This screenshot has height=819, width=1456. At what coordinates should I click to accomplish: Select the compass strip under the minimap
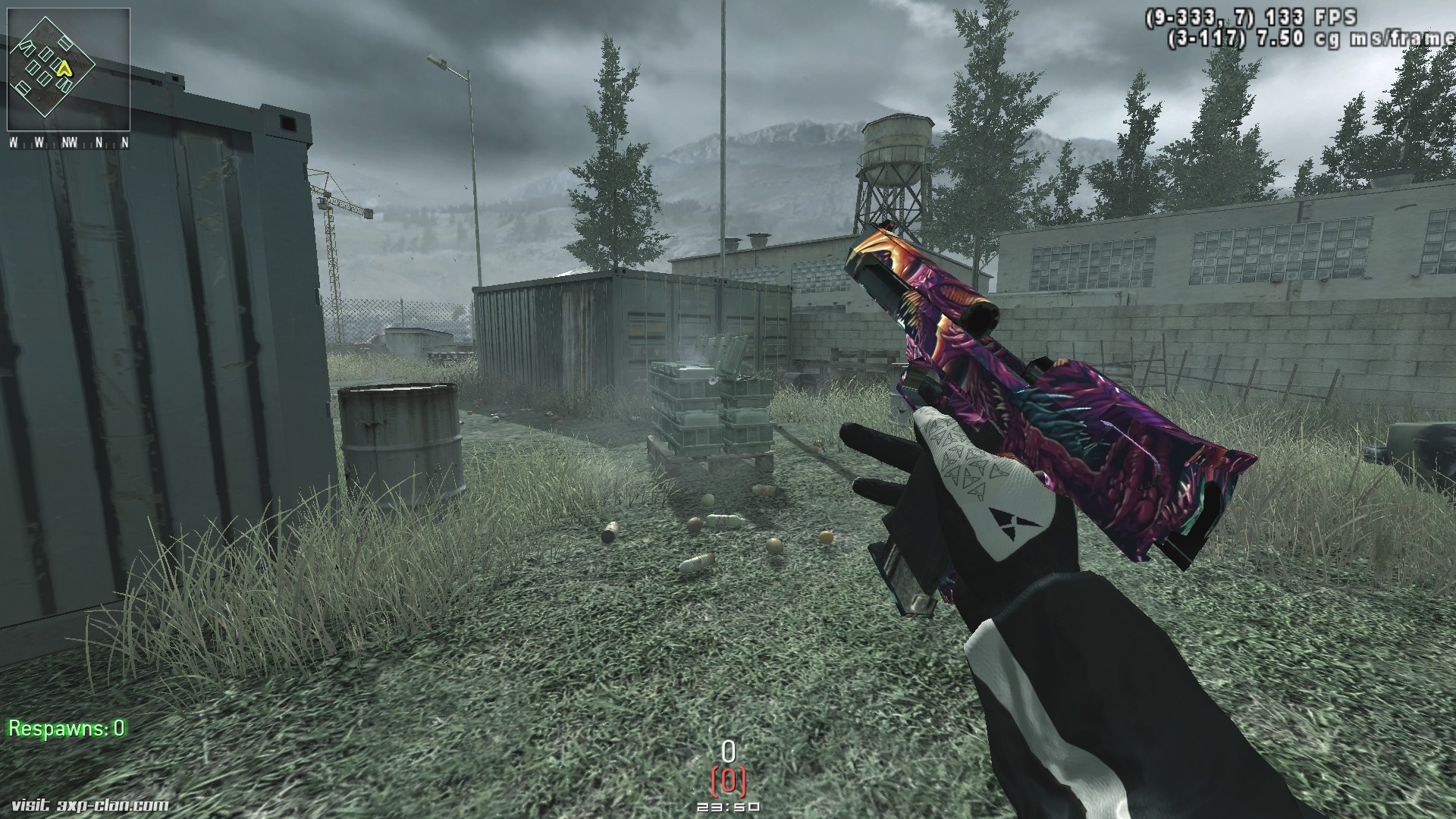click(68, 143)
